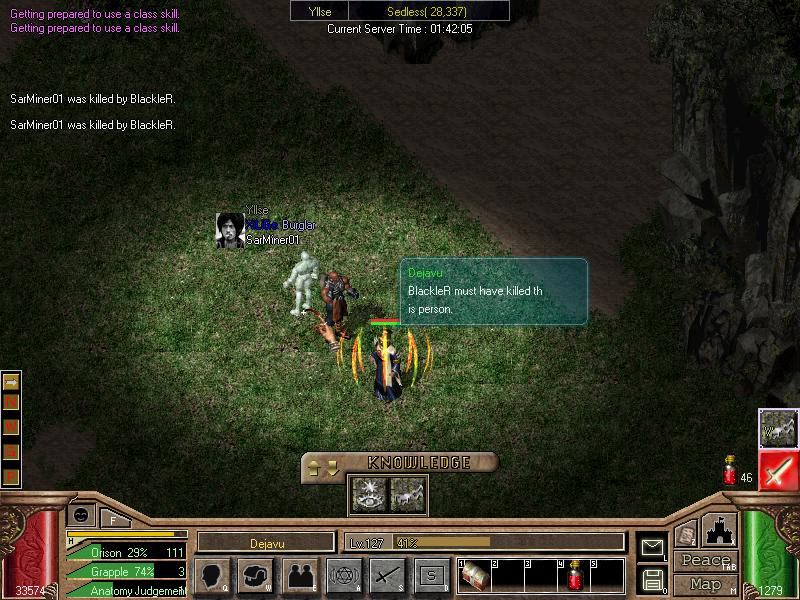Select the treasure chest in quick slot 1
The image size is (800, 600).
click(x=474, y=577)
